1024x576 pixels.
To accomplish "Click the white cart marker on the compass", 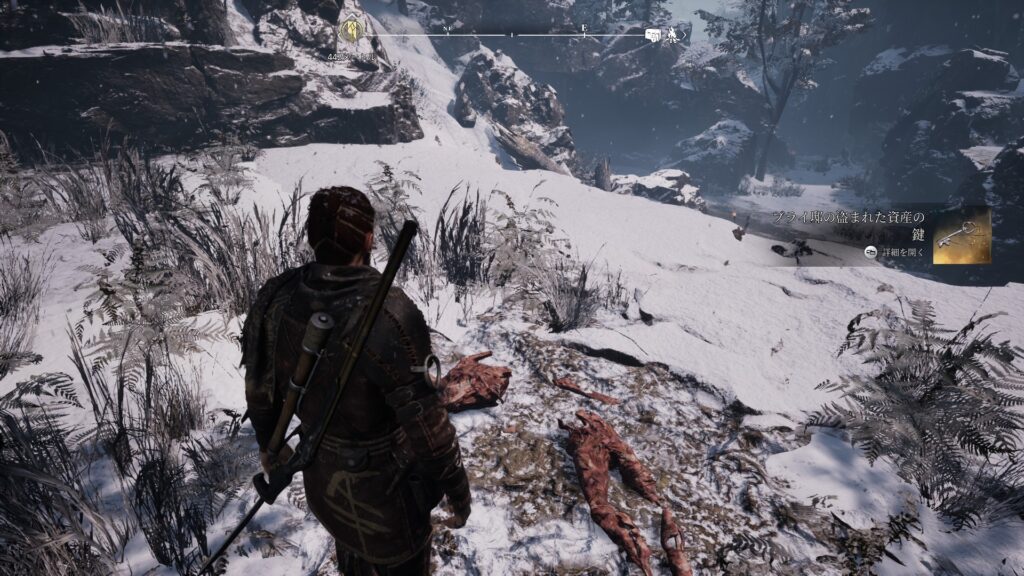I will coord(653,36).
